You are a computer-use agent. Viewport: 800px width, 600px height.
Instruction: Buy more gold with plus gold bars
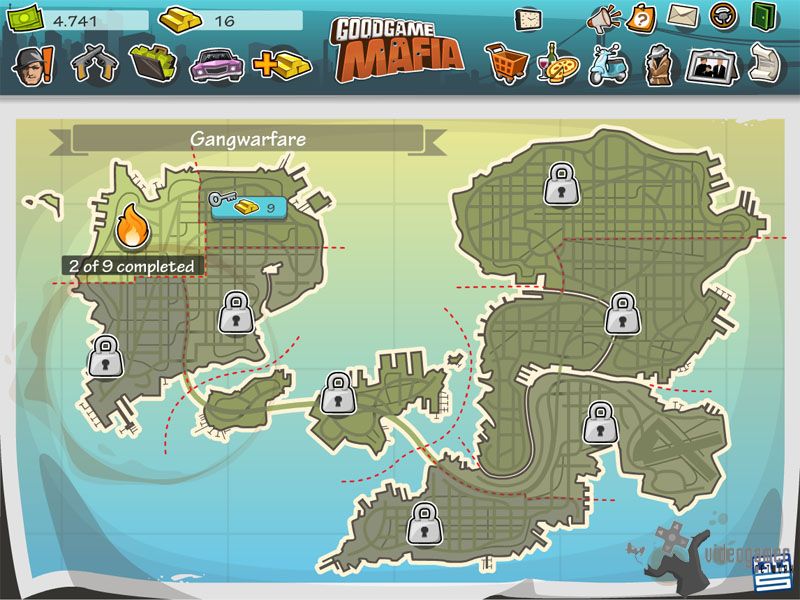(x=281, y=65)
